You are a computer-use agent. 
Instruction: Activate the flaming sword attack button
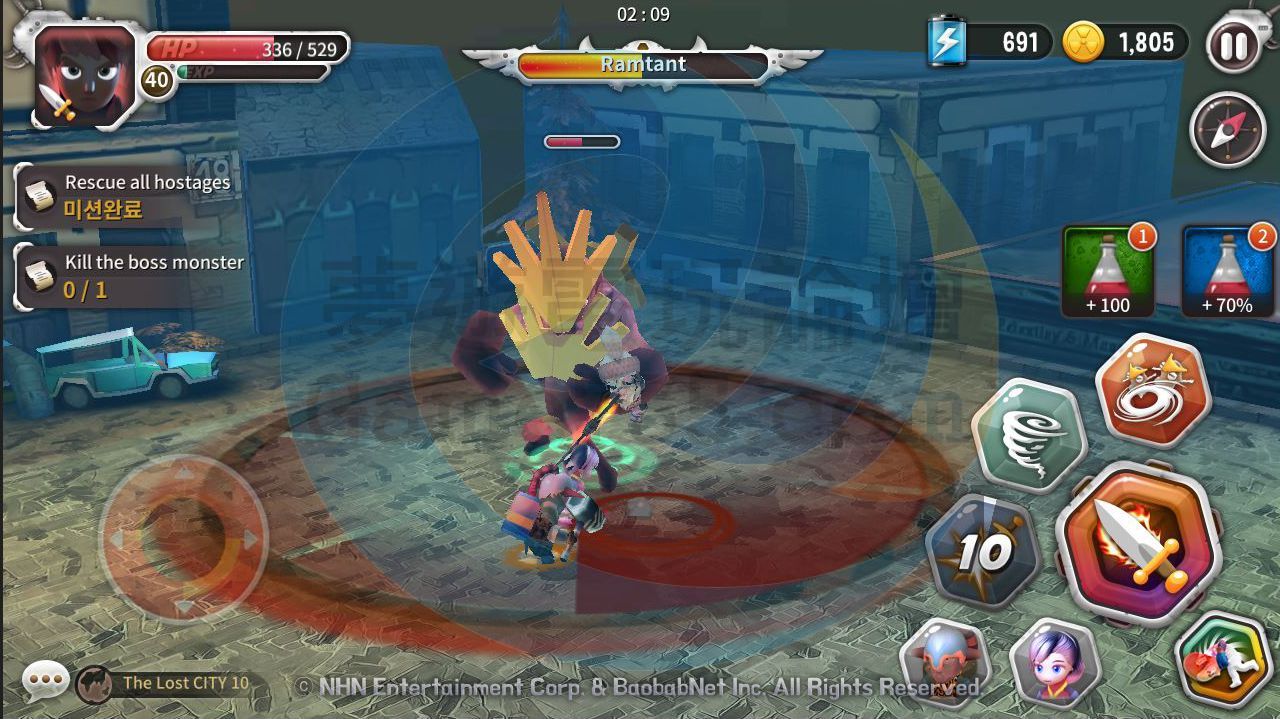(1138, 546)
